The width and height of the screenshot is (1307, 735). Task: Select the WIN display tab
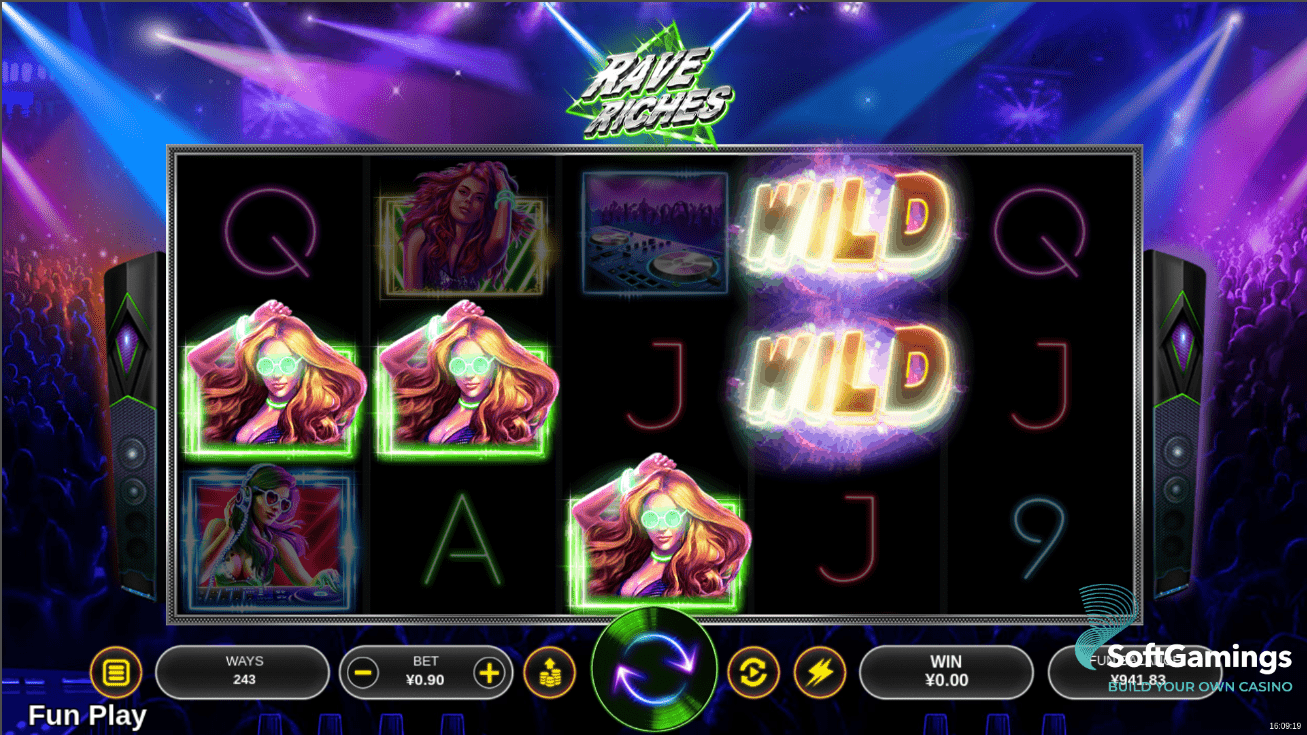point(944,672)
